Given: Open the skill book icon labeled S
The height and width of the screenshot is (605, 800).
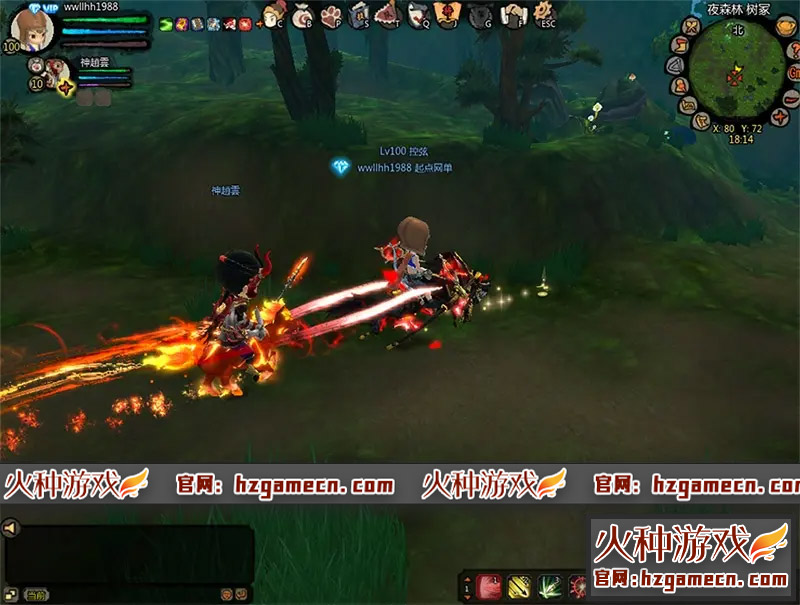Looking at the screenshot, I should [360, 16].
